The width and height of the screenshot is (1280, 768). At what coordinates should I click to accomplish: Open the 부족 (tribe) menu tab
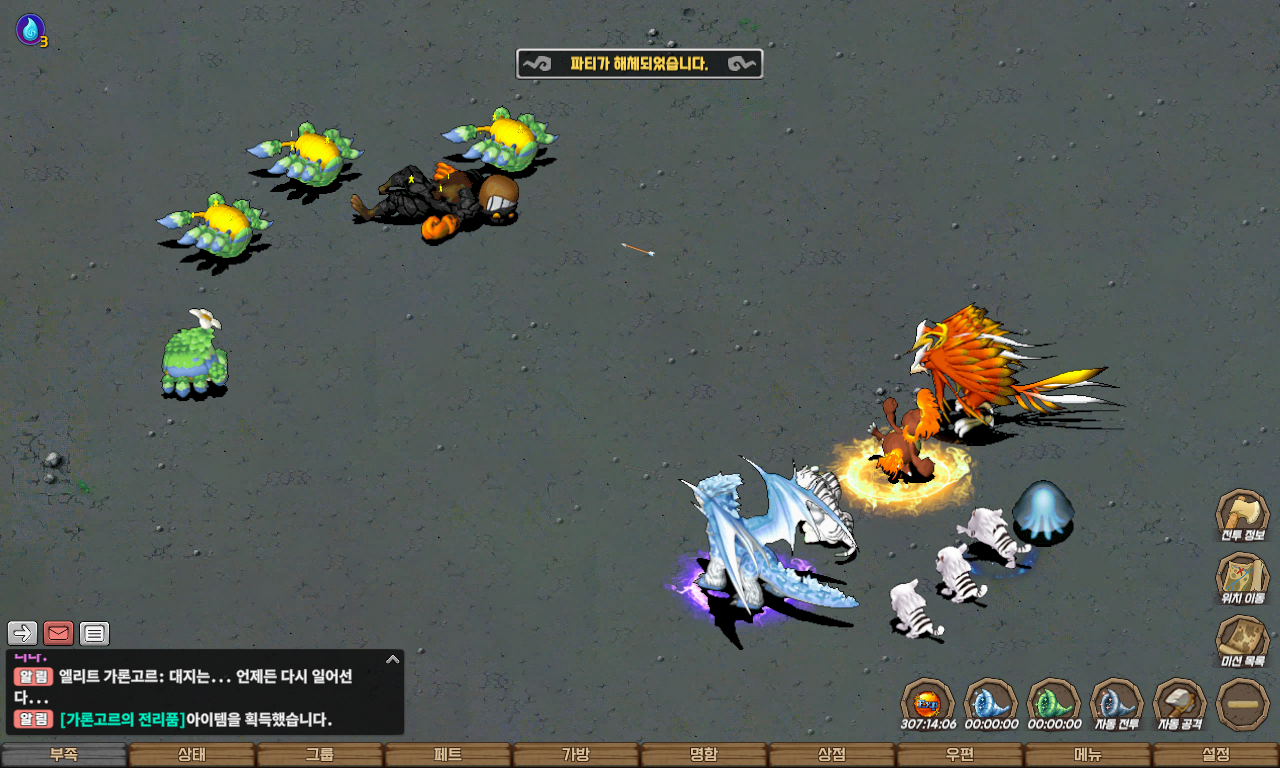64,755
